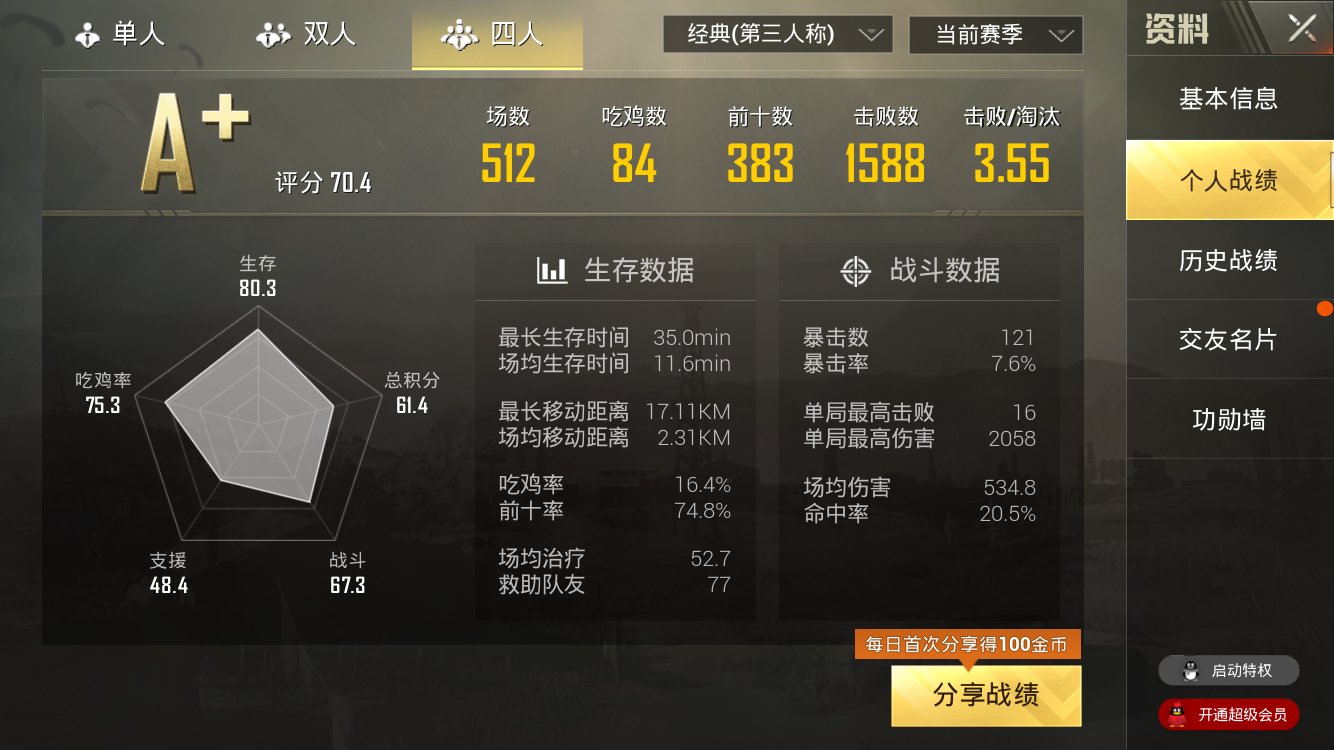Tap the red notification dot on 交友名片
Viewport: 1334px width, 750px height.
pos(1325,308)
